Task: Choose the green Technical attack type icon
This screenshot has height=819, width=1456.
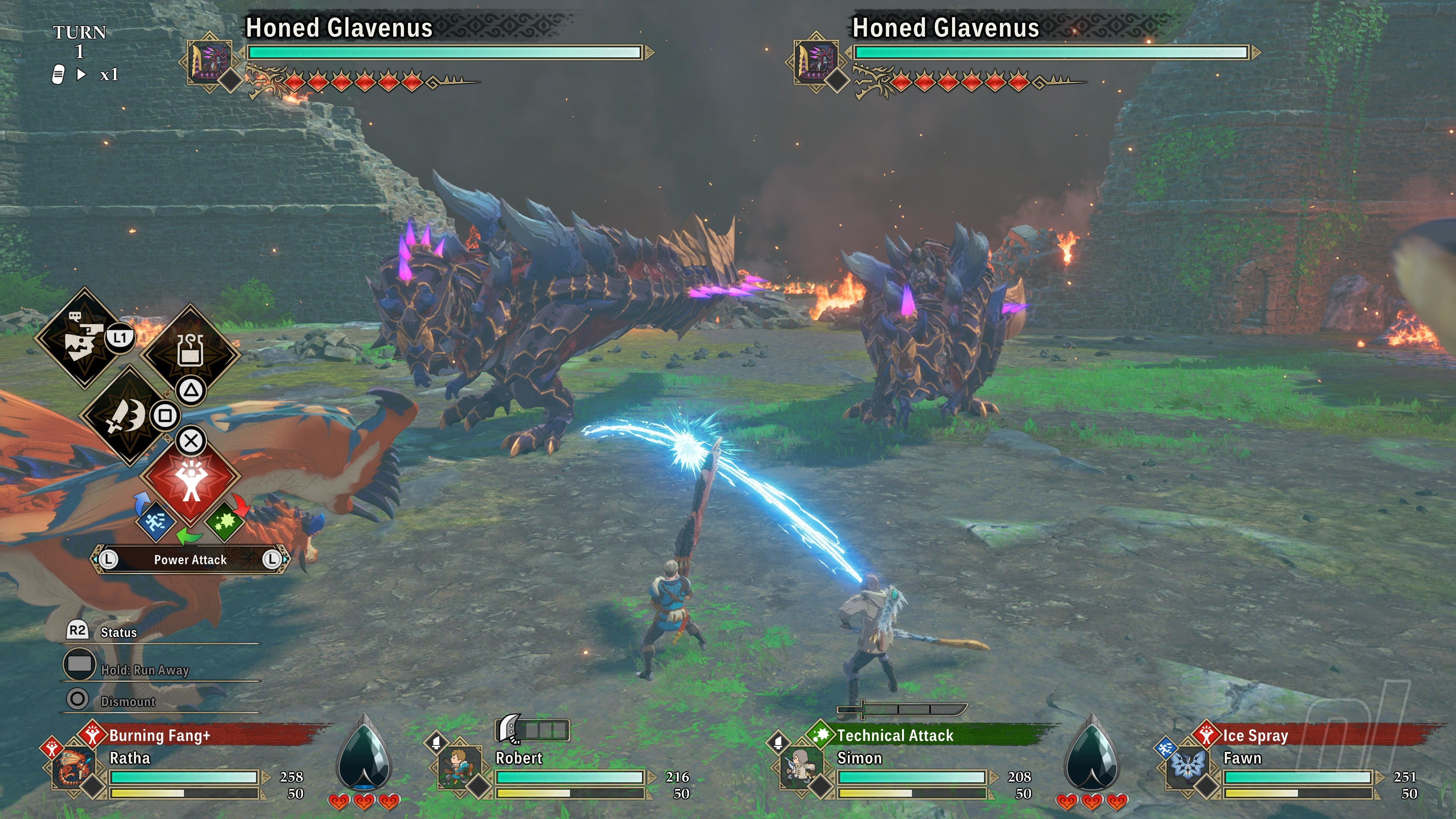Action: click(x=224, y=521)
